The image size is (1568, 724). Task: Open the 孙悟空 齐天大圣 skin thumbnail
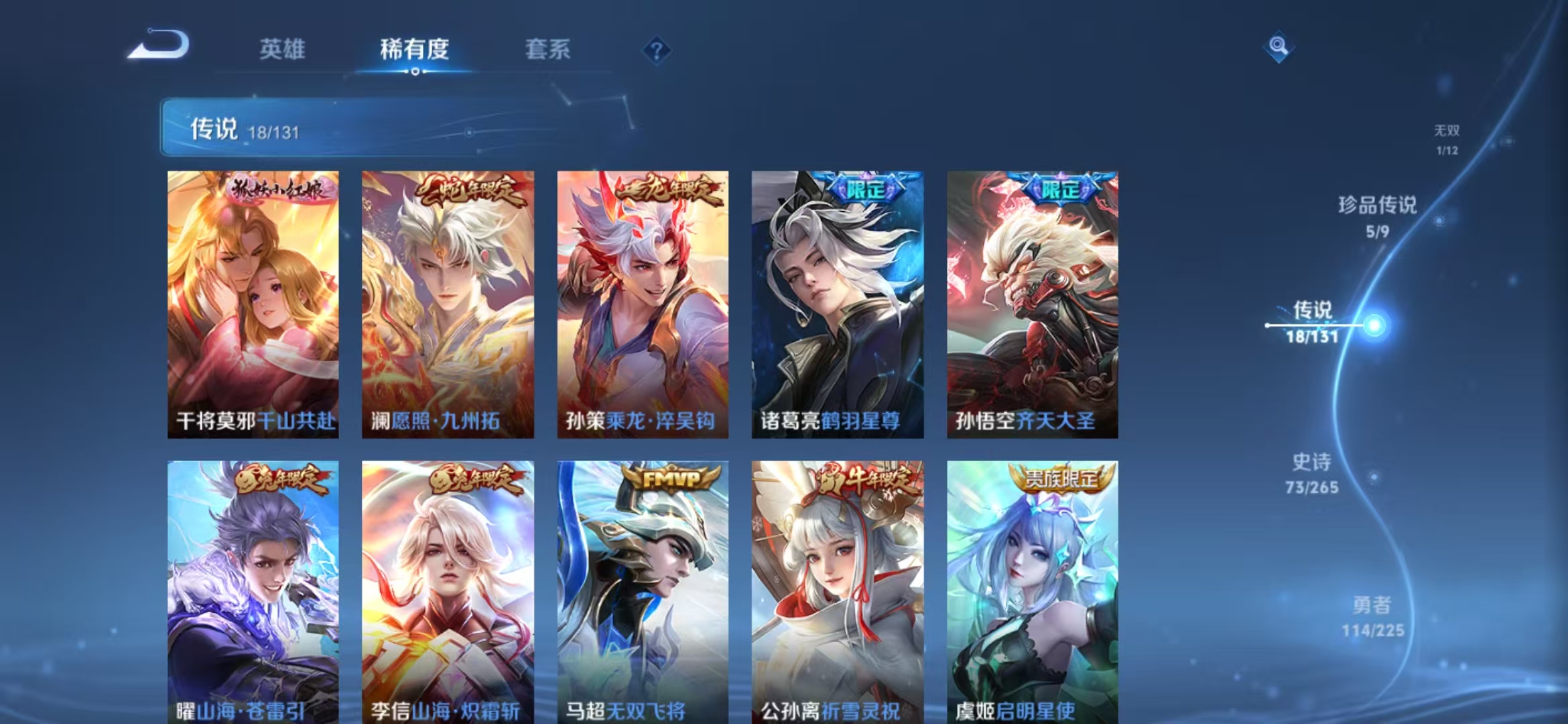coord(1032,302)
